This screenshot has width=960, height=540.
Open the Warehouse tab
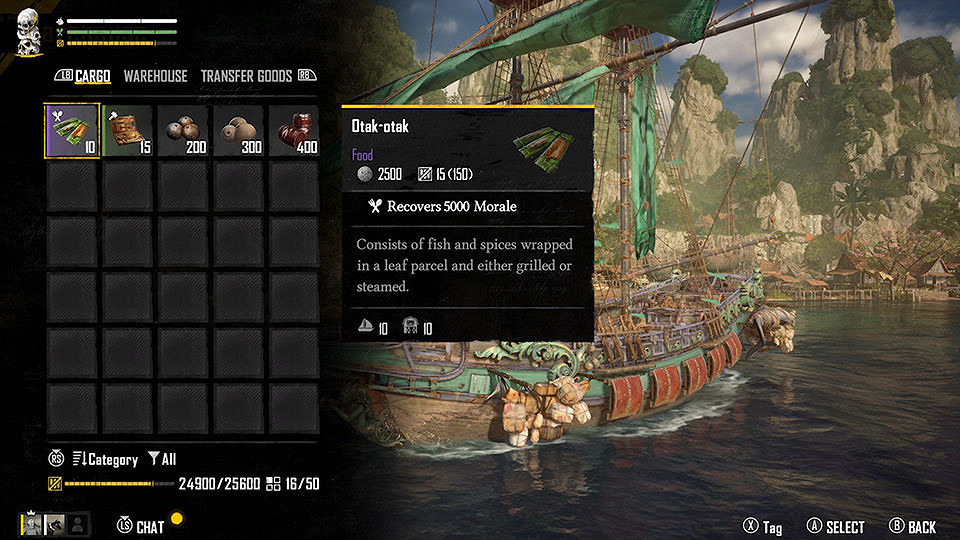click(x=155, y=76)
